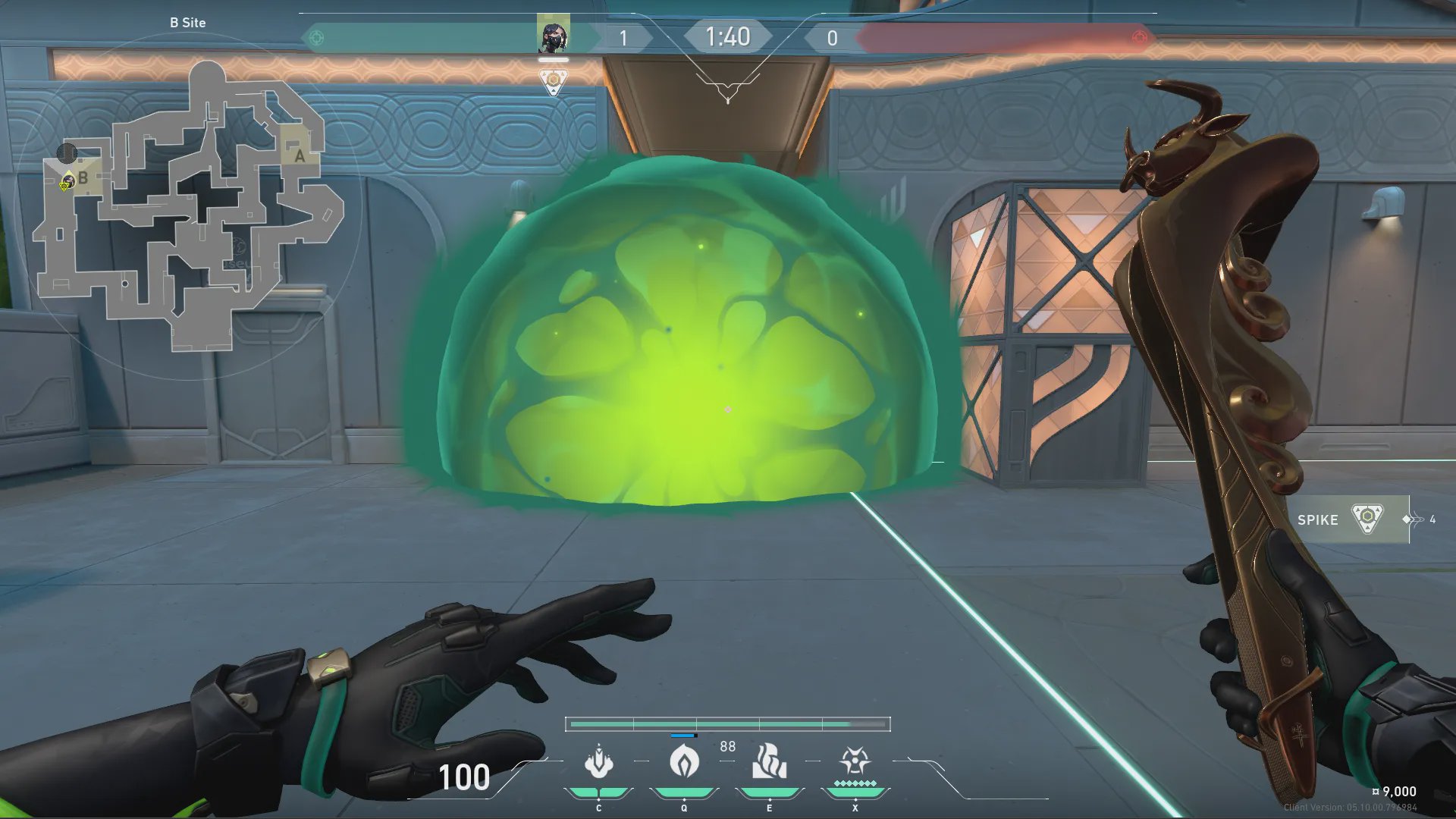This screenshot has width=1456, height=819.
Task: Activate the Snake Bite ability icon
Action: (x=598, y=762)
